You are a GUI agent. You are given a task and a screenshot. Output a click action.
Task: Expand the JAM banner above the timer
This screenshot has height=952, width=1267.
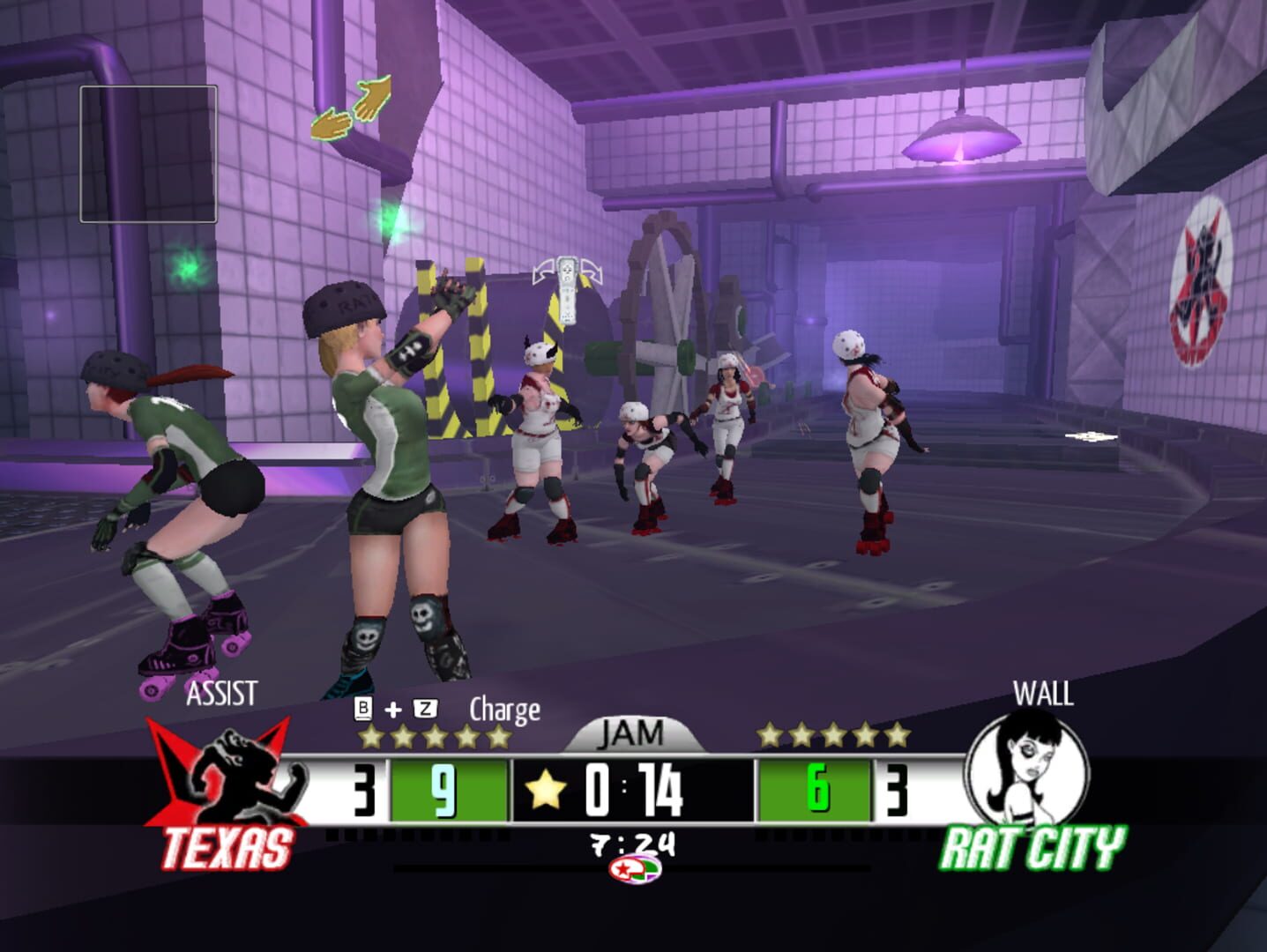point(632,734)
